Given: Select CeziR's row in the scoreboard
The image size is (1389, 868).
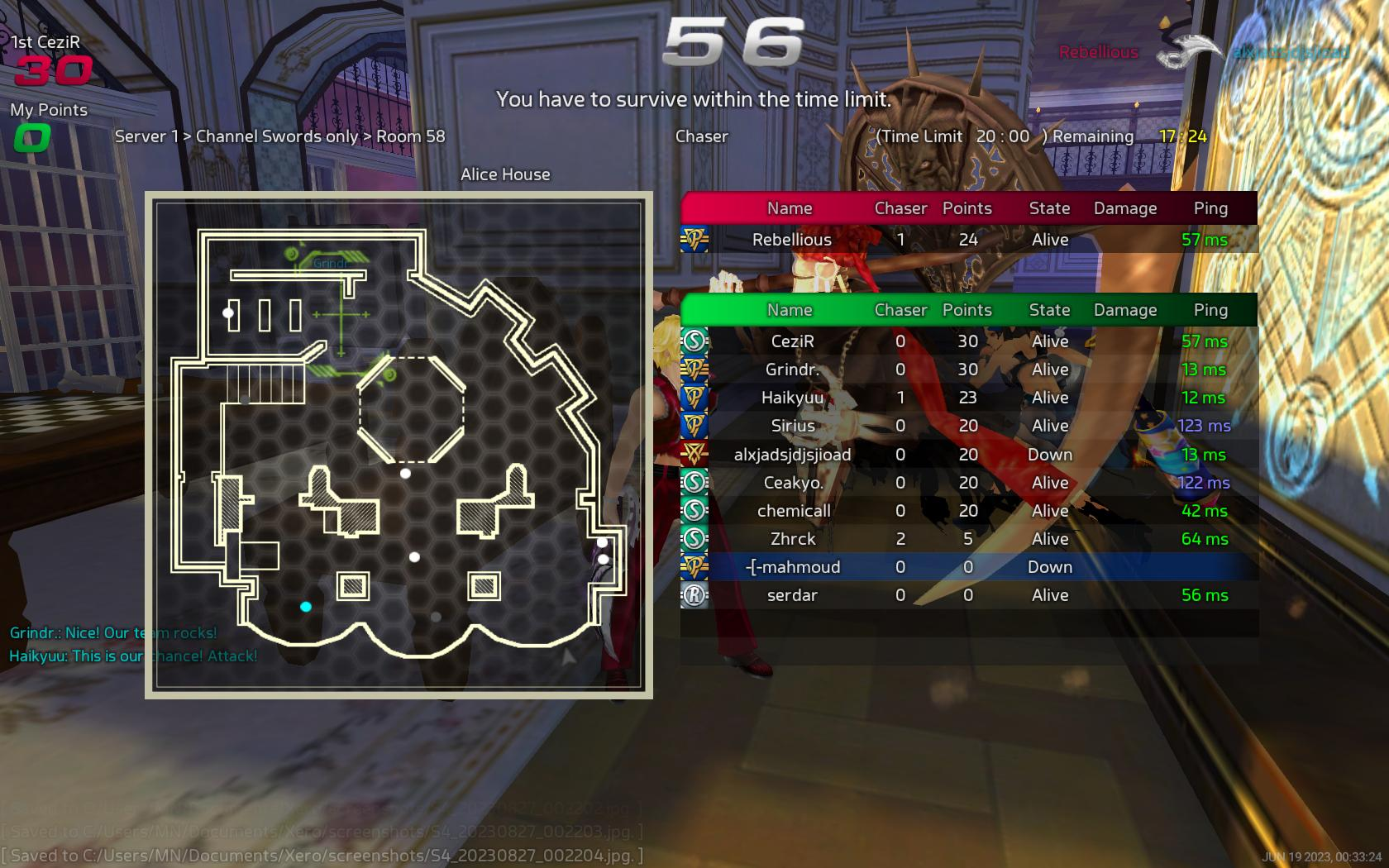Looking at the screenshot, I should (967, 341).
